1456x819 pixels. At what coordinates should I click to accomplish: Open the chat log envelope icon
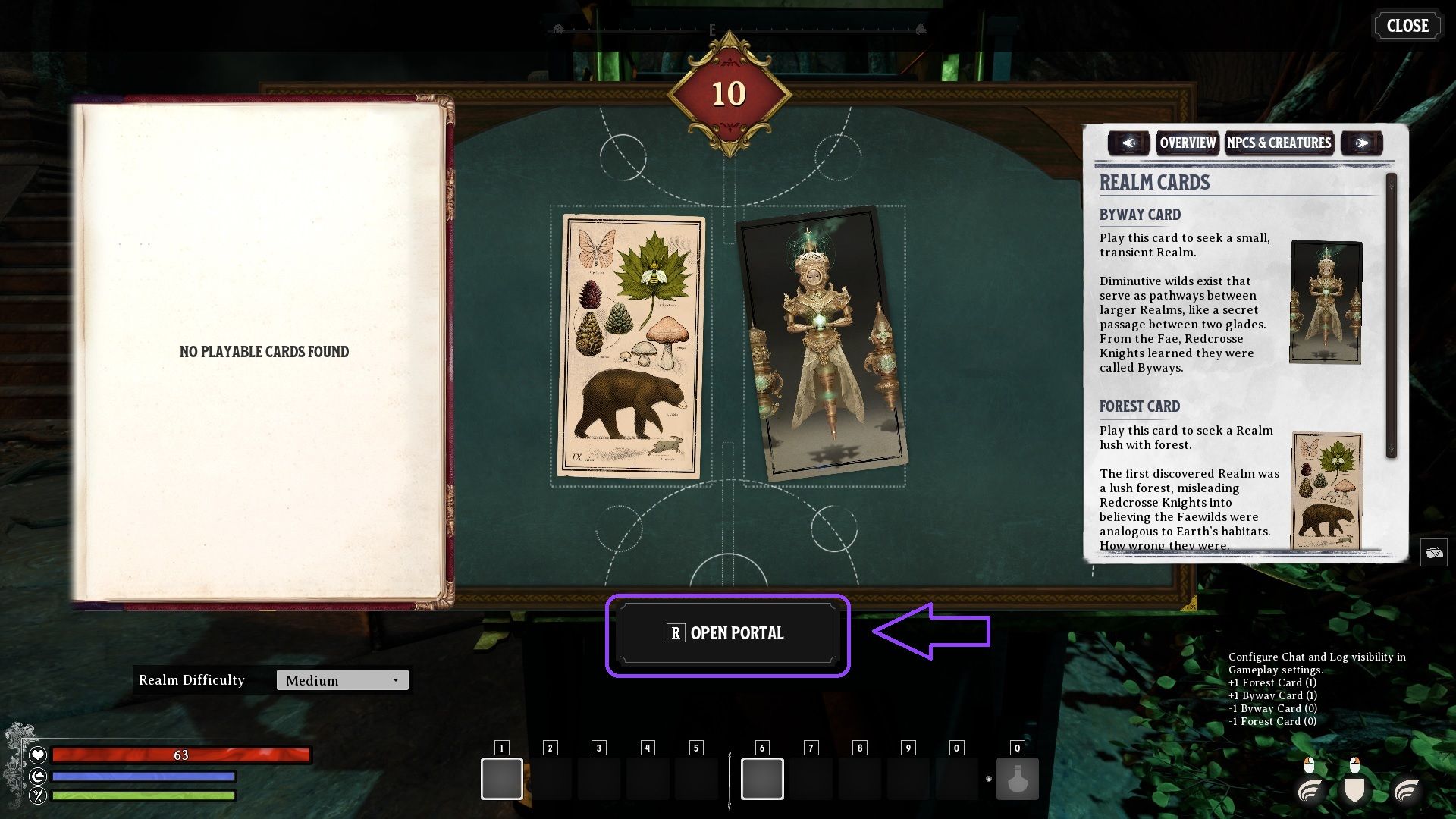click(x=1433, y=553)
